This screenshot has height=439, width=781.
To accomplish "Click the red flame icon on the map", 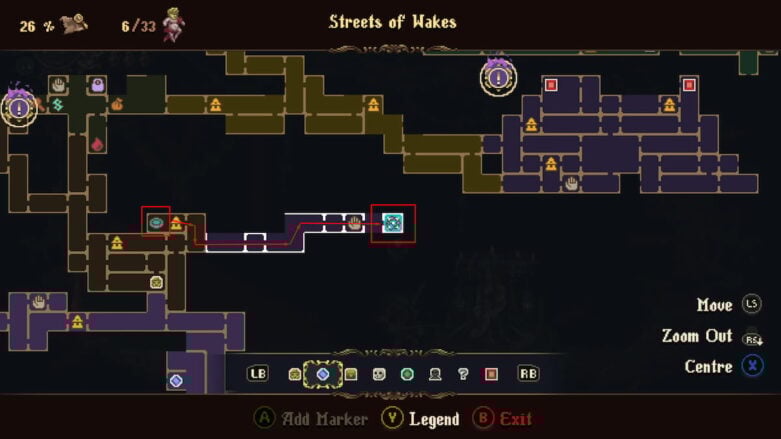I will (x=98, y=144).
